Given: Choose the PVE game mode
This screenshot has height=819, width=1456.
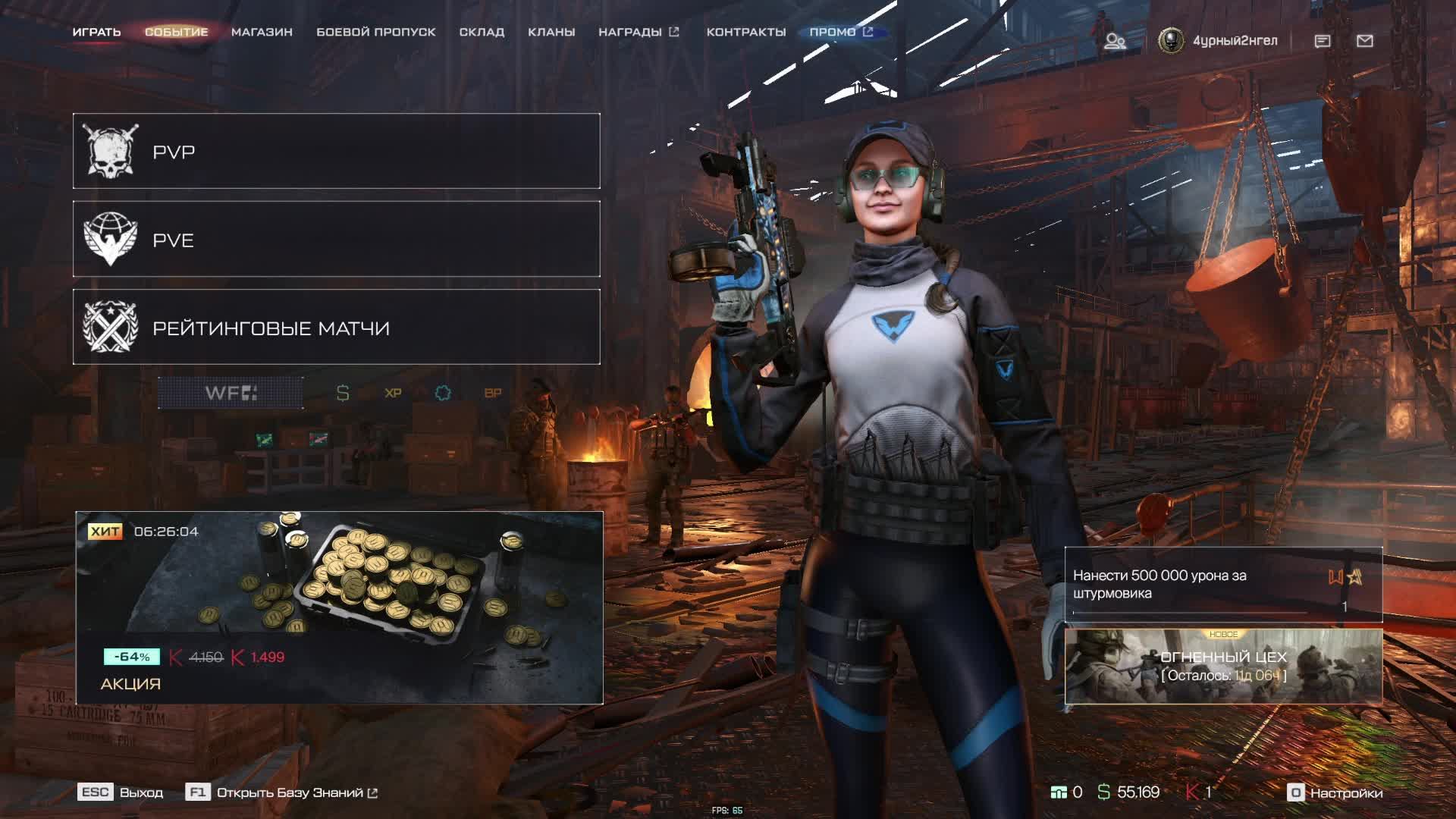Looking at the screenshot, I should [x=336, y=239].
